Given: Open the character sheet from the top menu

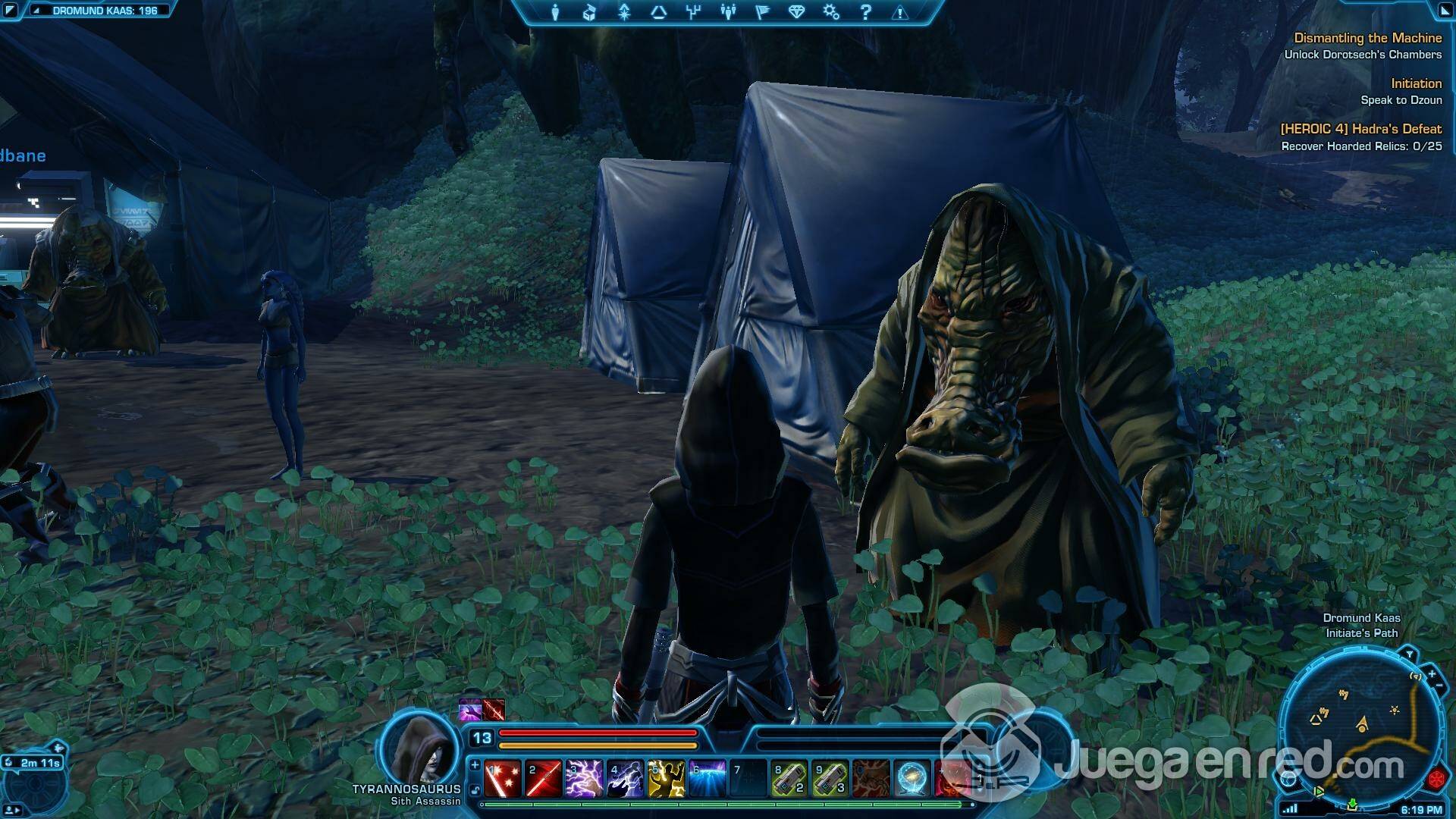Looking at the screenshot, I should [x=555, y=12].
